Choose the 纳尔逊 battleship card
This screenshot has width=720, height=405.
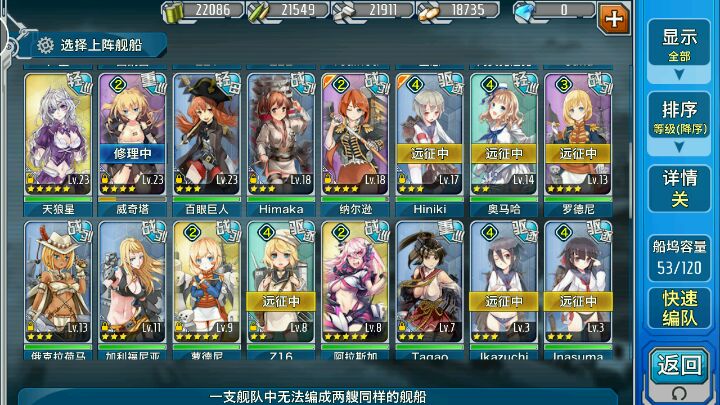click(354, 135)
